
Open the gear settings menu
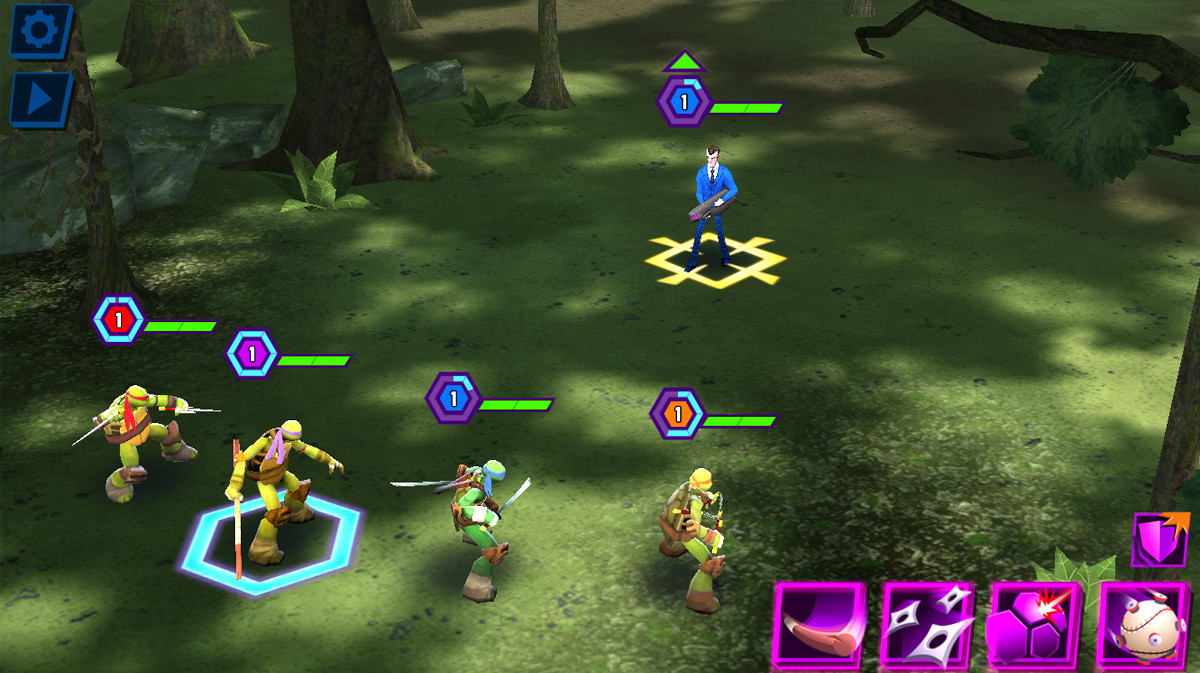coord(40,30)
